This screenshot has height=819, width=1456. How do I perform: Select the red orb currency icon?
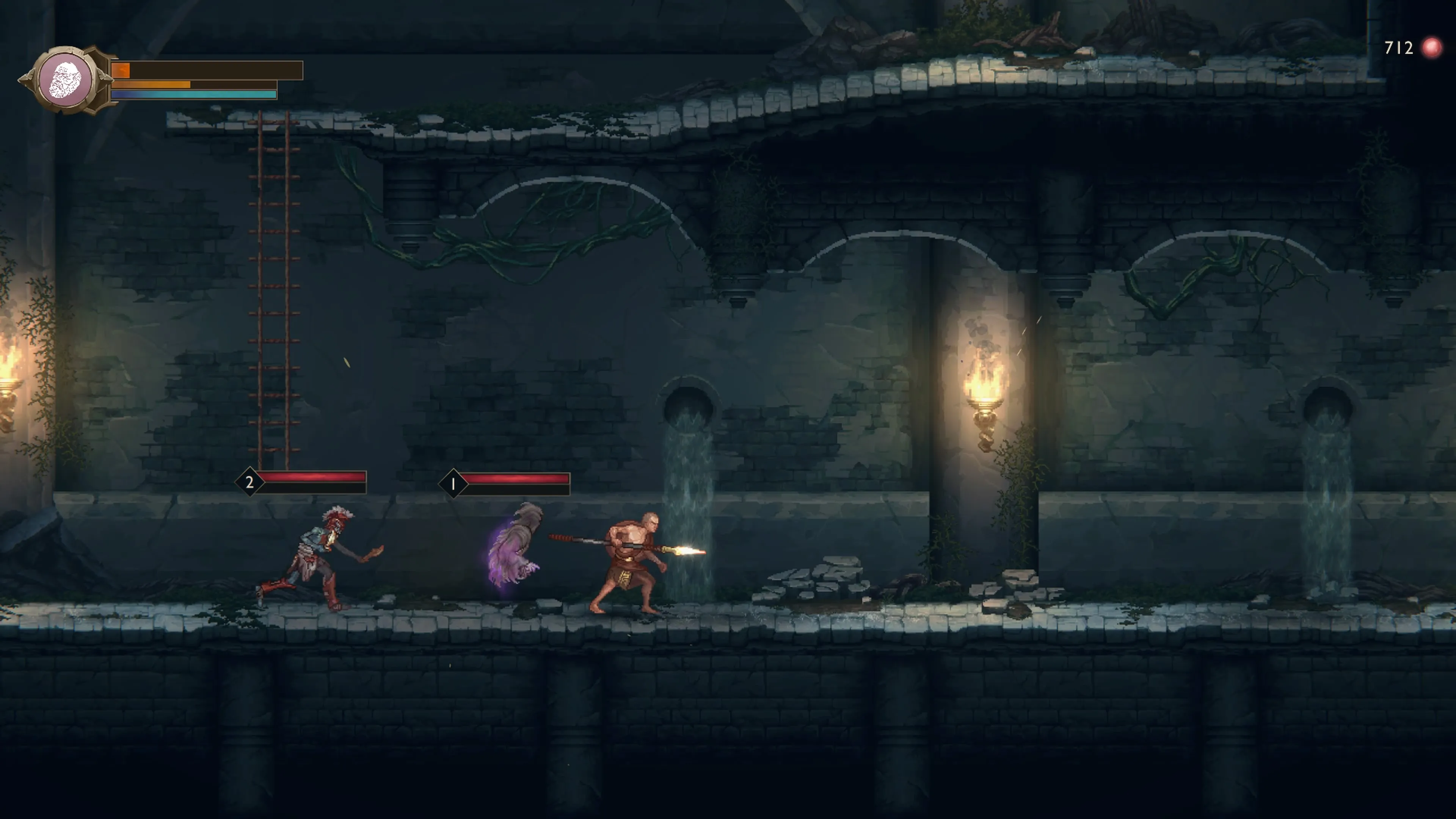point(1432,48)
